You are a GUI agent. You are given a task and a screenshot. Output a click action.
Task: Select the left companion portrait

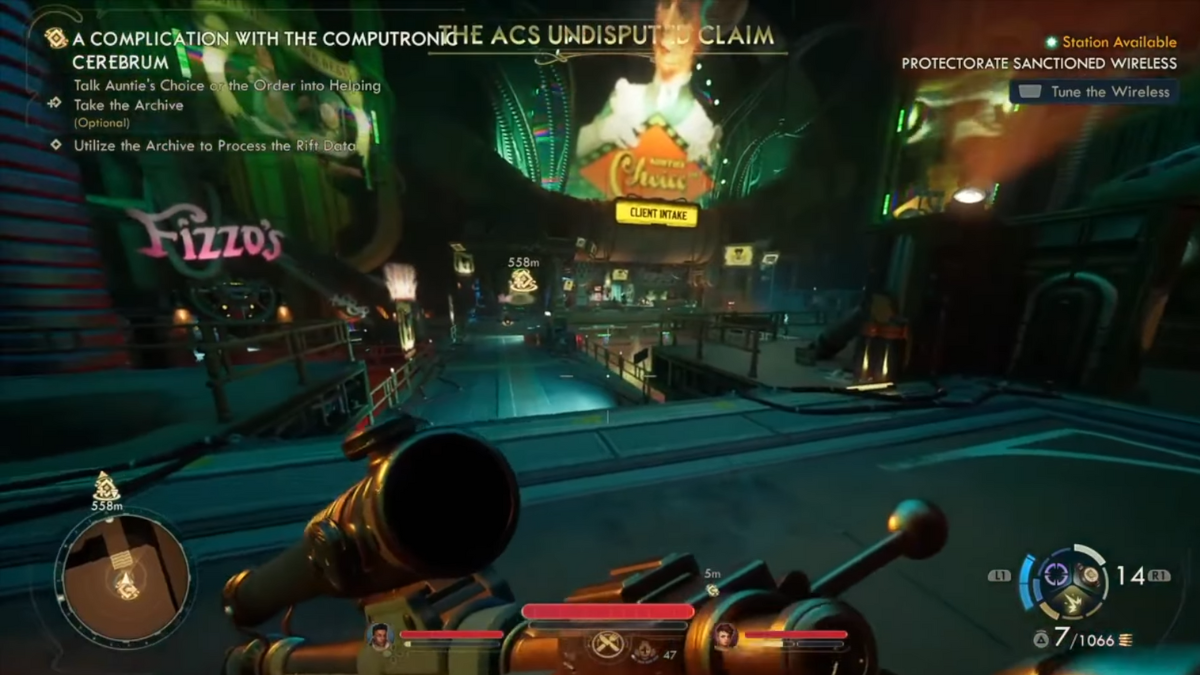[x=380, y=634]
